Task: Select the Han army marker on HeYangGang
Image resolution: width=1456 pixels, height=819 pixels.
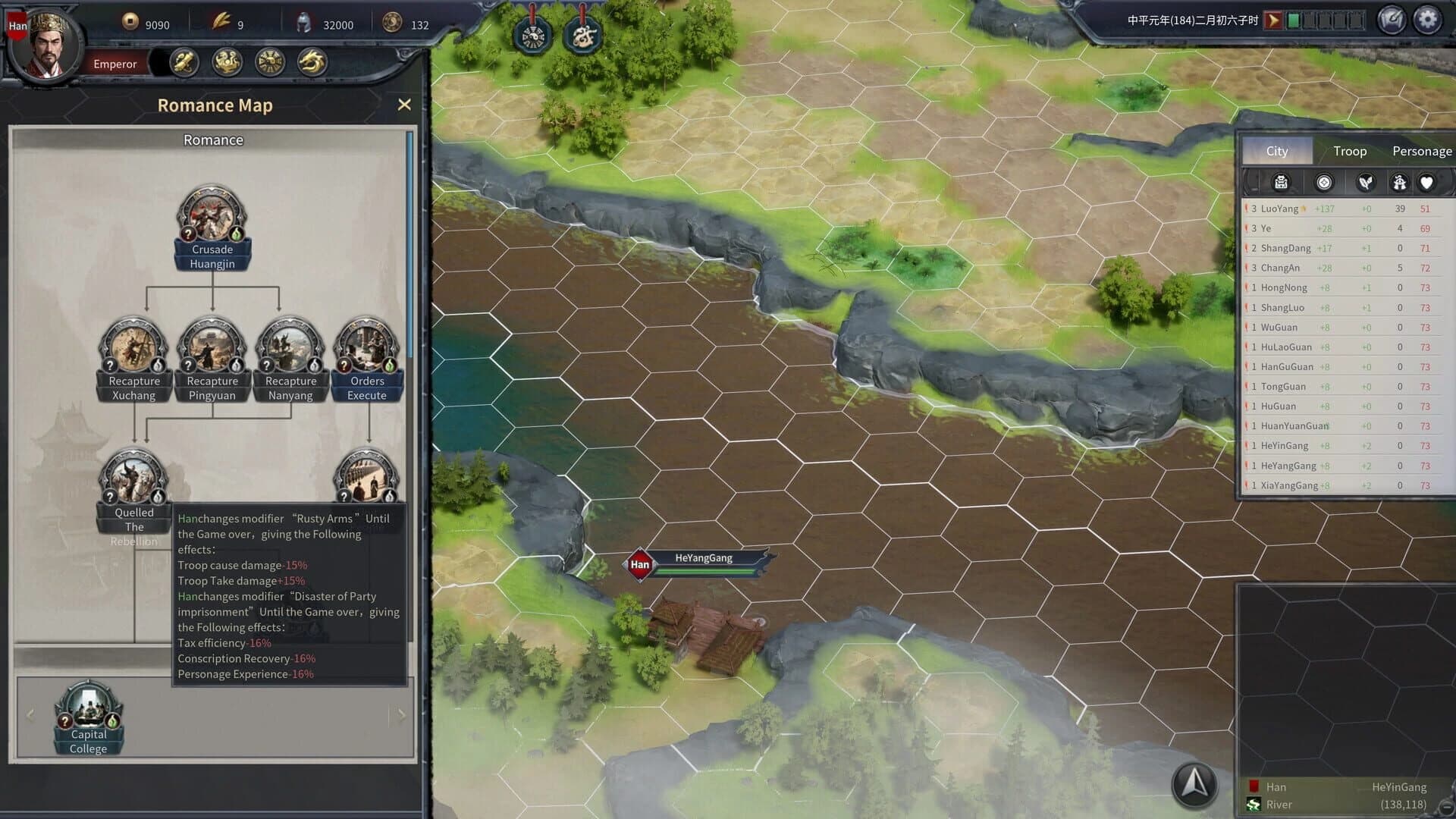Action: point(639,565)
